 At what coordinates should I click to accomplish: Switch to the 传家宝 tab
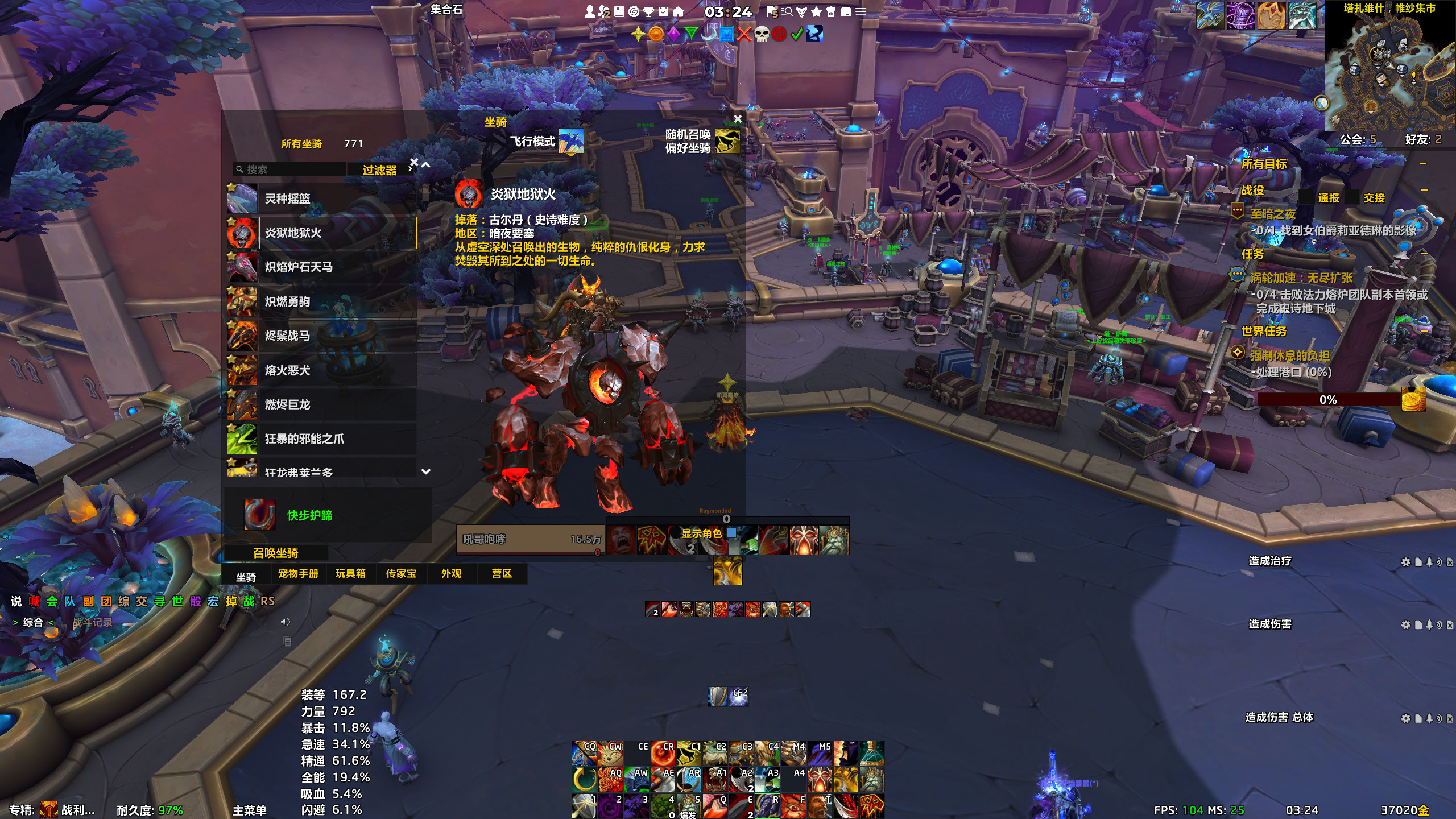pos(401,573)
